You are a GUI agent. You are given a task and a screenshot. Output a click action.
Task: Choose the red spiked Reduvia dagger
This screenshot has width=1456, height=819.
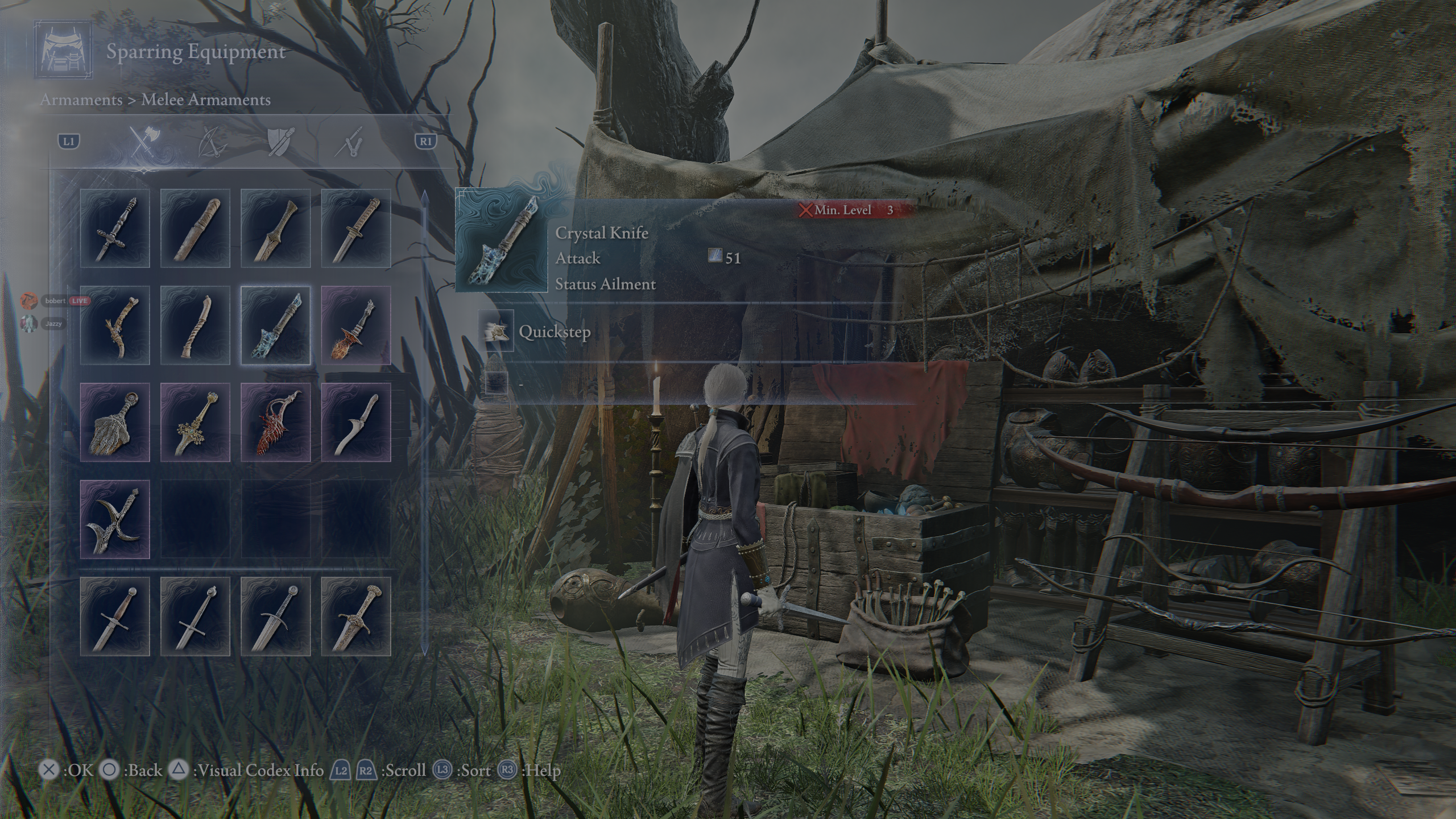point(276,422)
